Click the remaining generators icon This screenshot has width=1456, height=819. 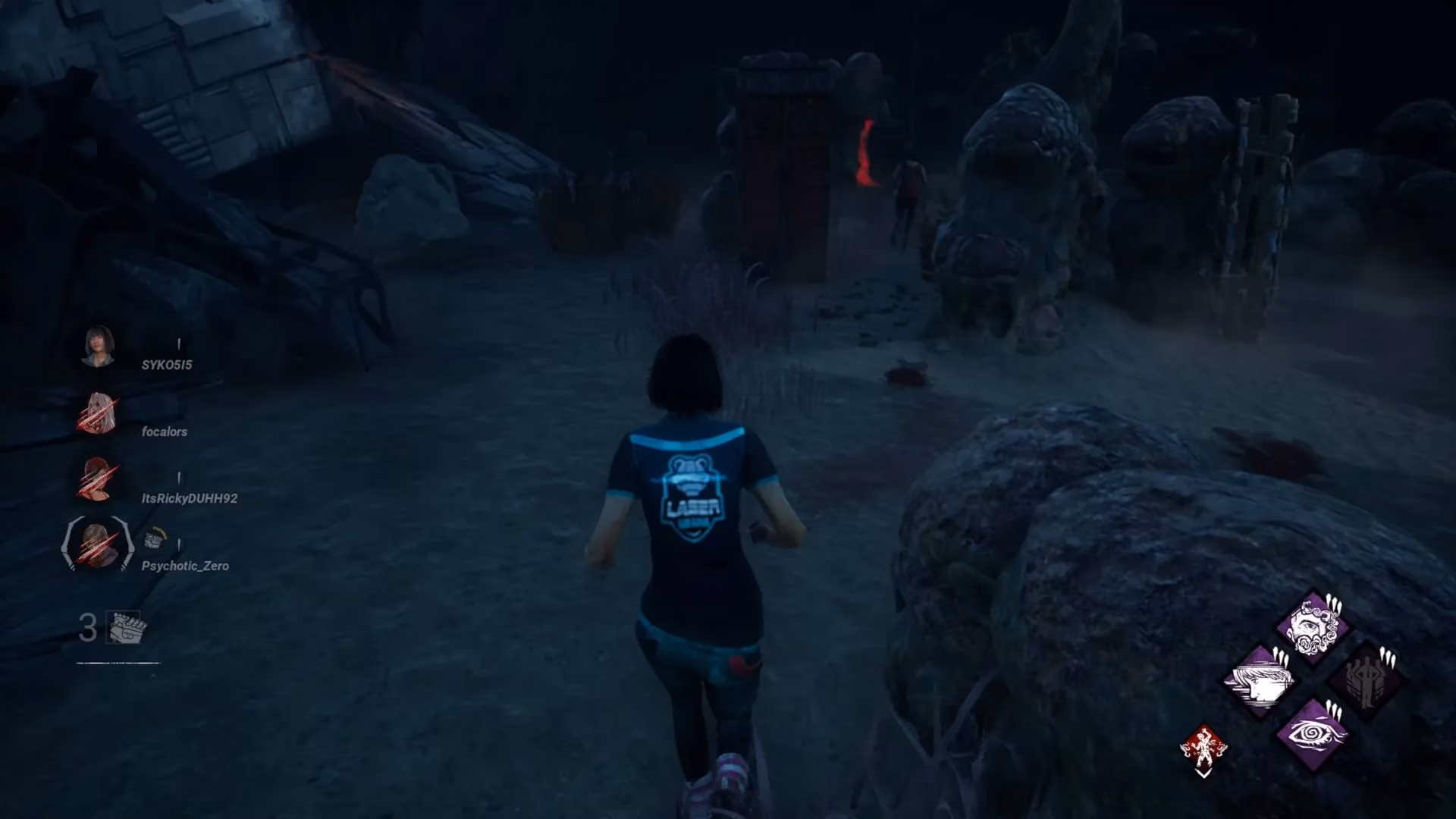pyautogui.click(x=124, y=628)
